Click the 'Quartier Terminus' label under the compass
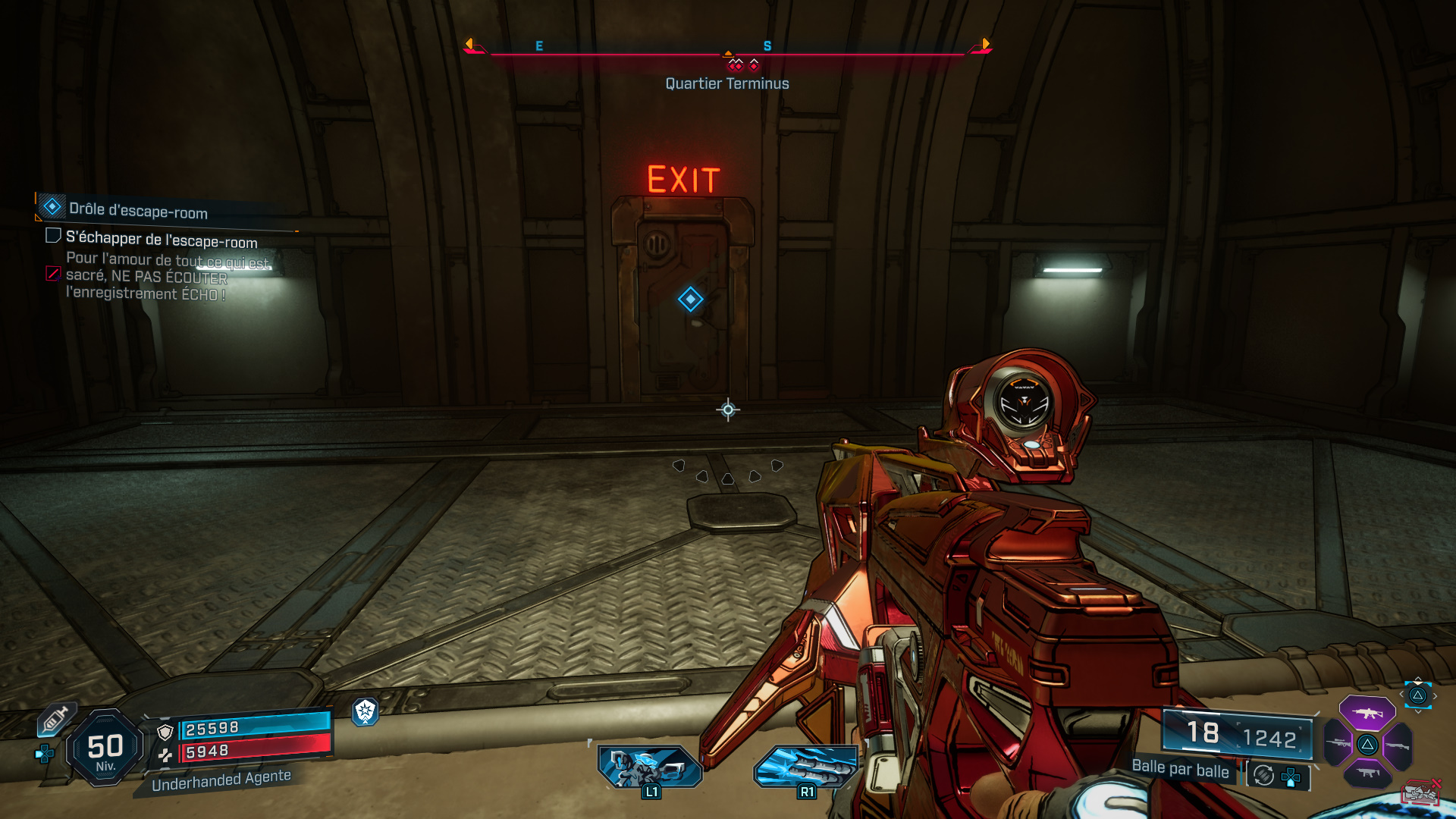 [726, 83]
